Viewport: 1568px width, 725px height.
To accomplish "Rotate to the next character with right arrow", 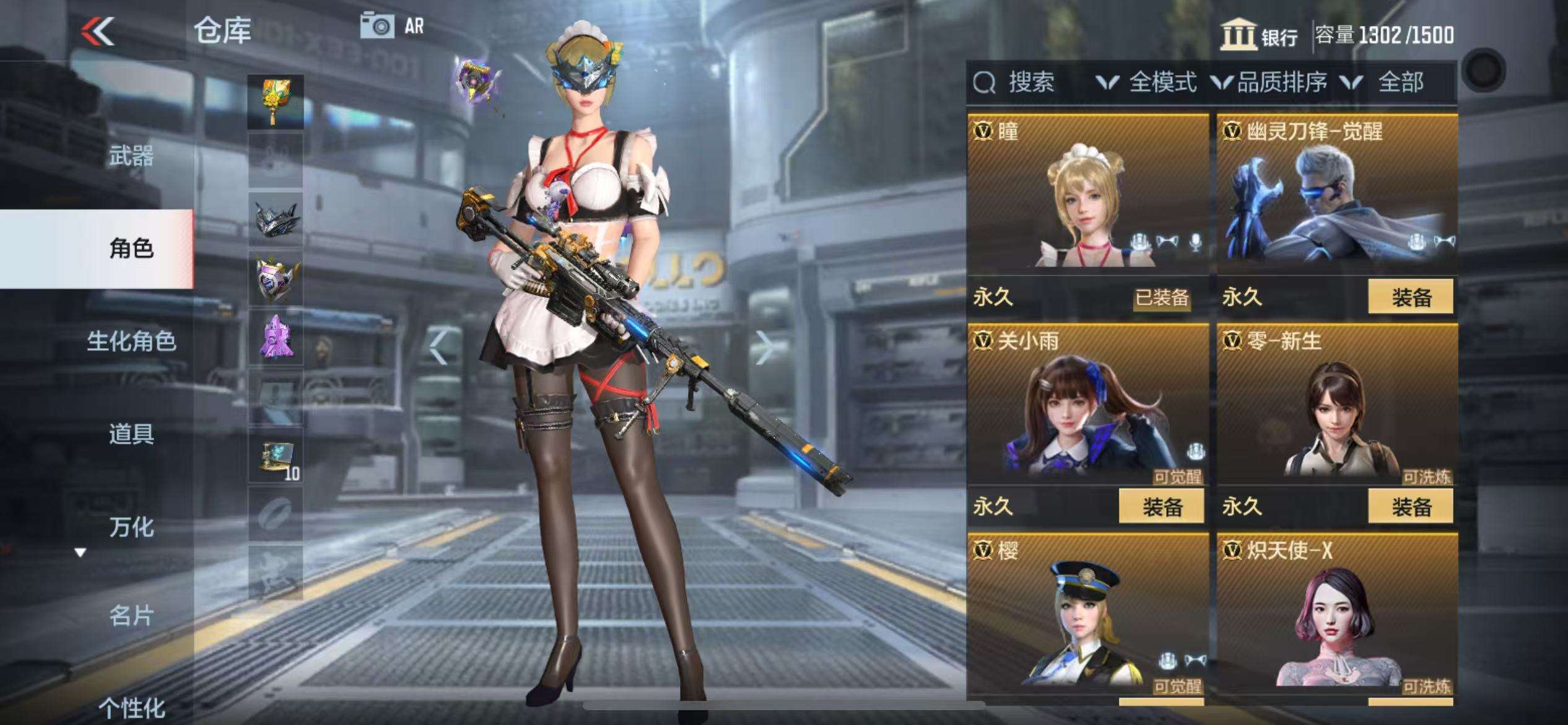I will click(x=764, y=348).
